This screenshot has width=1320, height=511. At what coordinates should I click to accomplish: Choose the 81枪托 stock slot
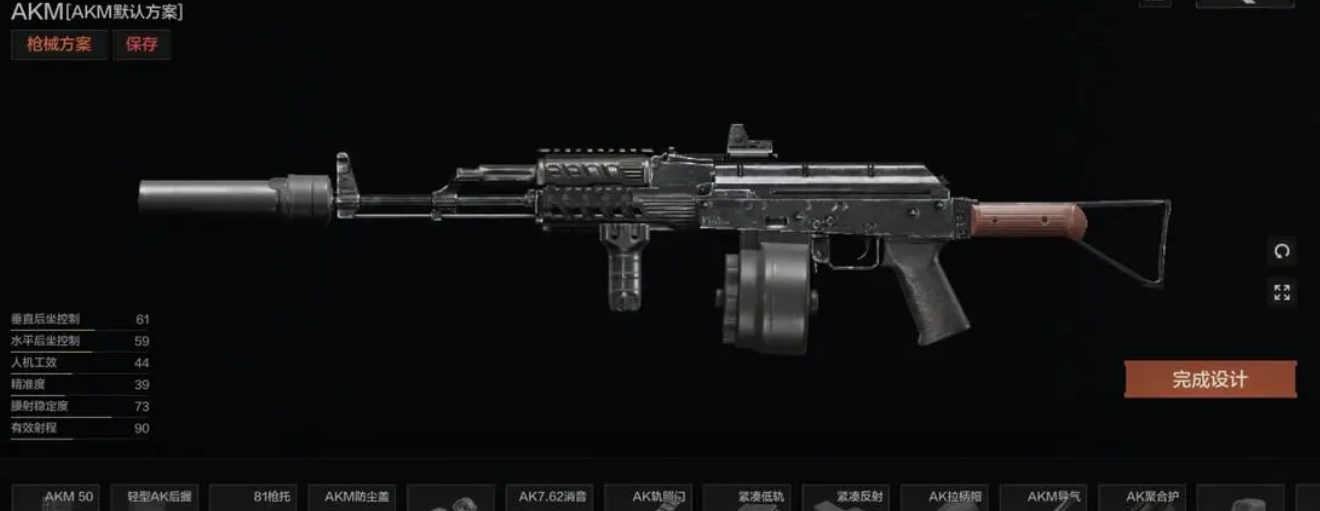[254, 497]
